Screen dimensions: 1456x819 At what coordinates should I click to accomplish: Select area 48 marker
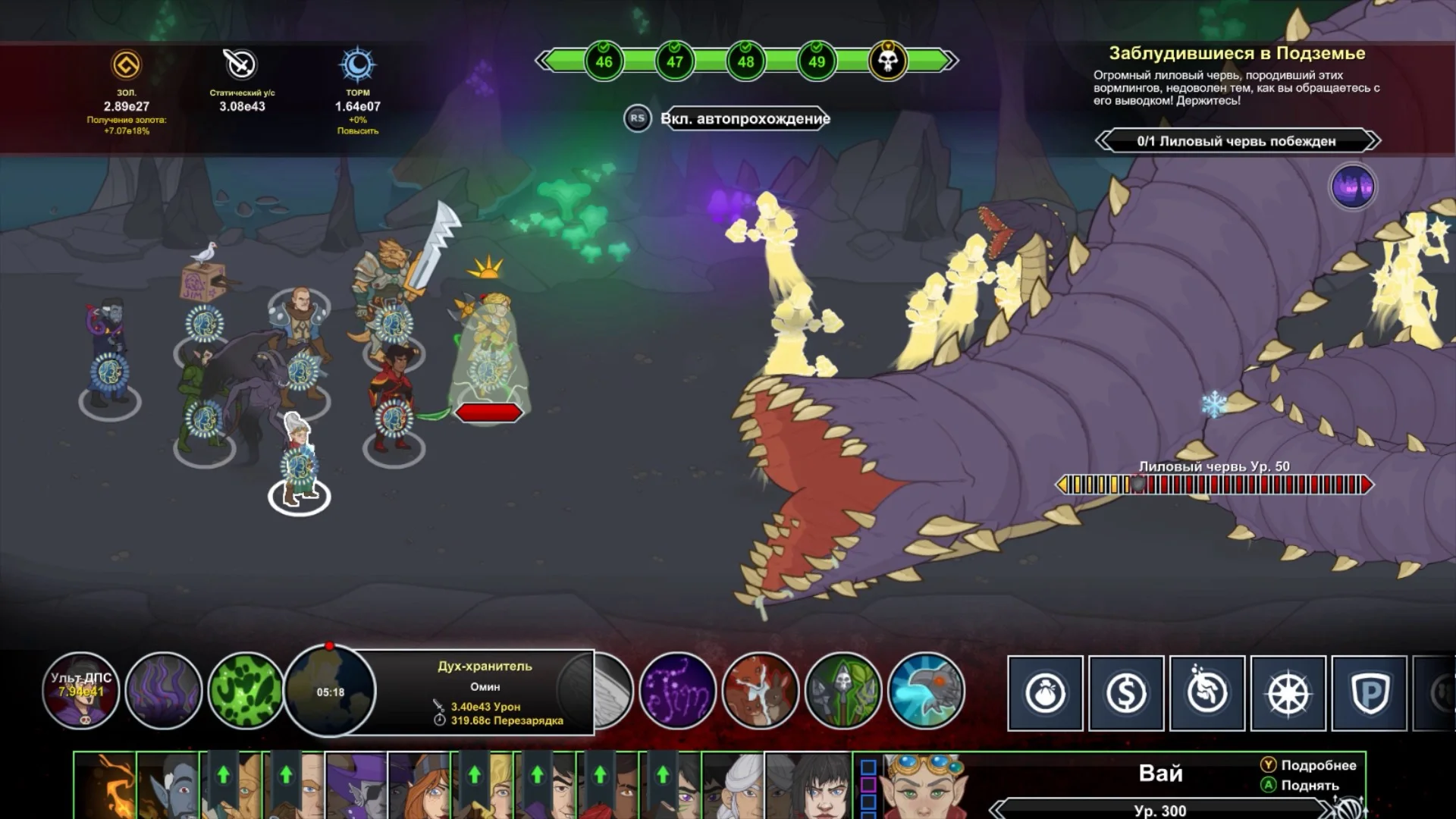tap(745, 61)
